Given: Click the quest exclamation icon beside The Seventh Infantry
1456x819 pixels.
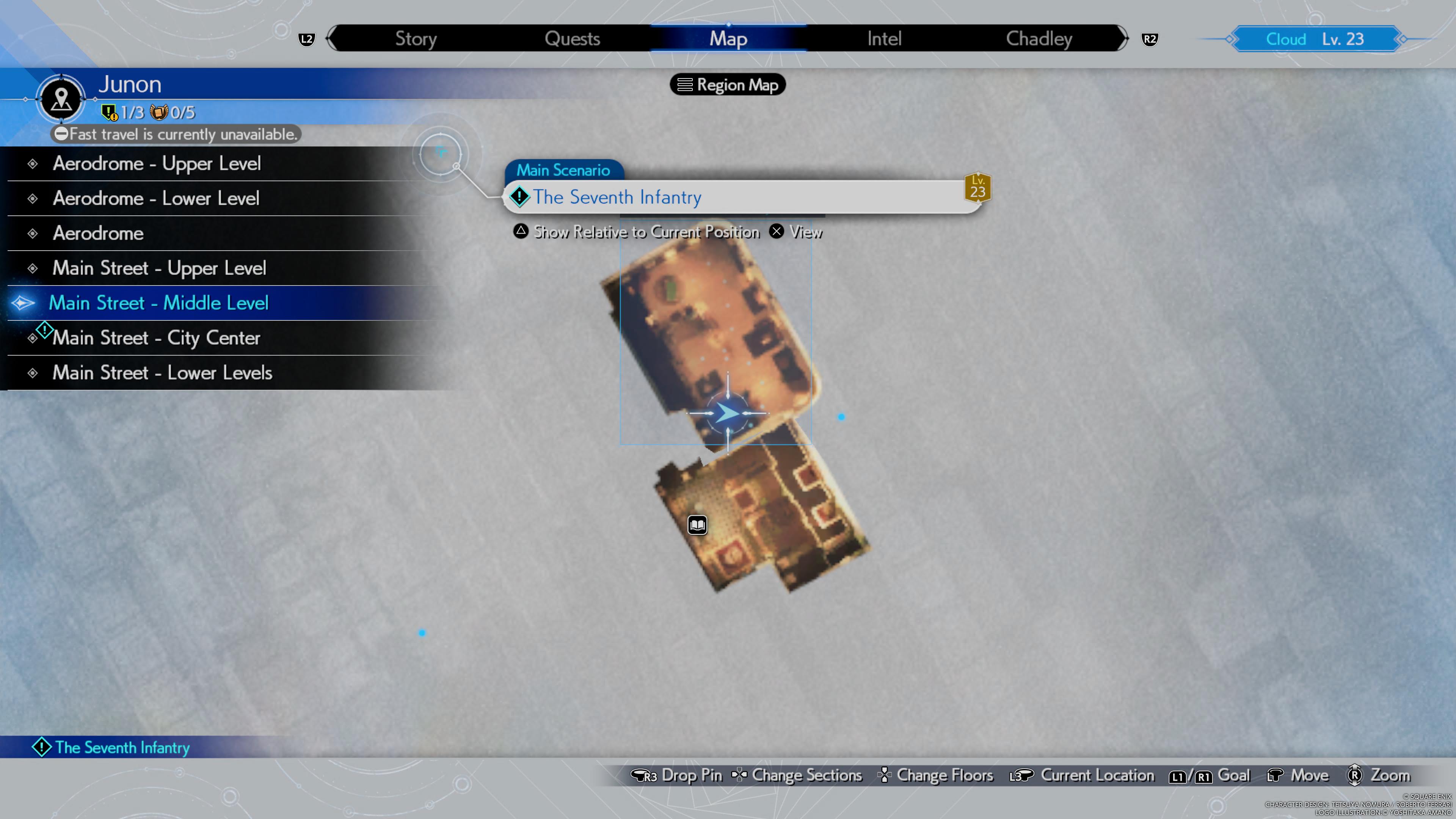Looking at the screenshot, I should click(x=519, y=197).
